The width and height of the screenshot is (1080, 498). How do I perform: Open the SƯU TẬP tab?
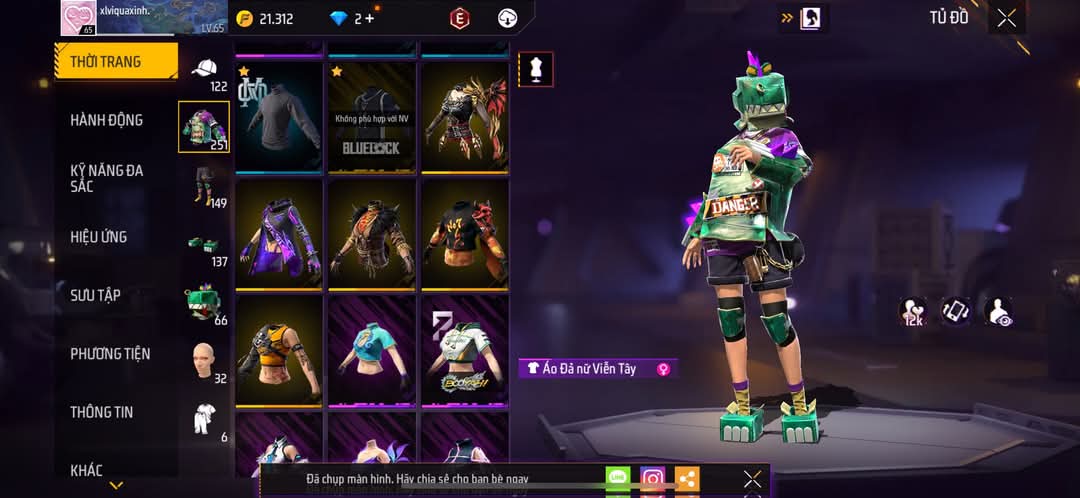click(96, 295)
